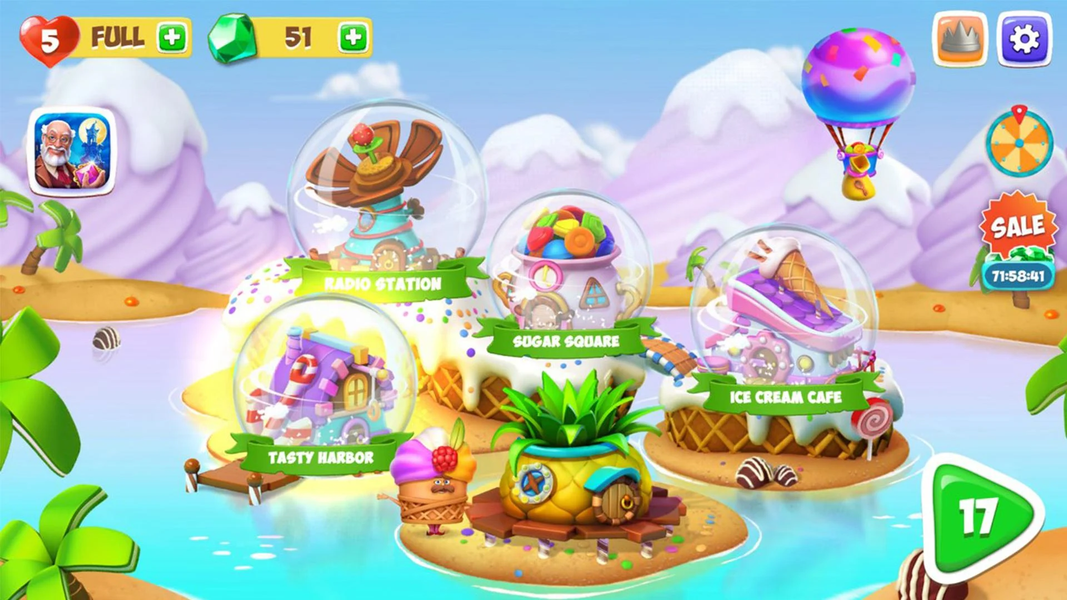Buy more green gems with the plus button
Viewport: 1067px width, 600px height.
coord(353,38)
